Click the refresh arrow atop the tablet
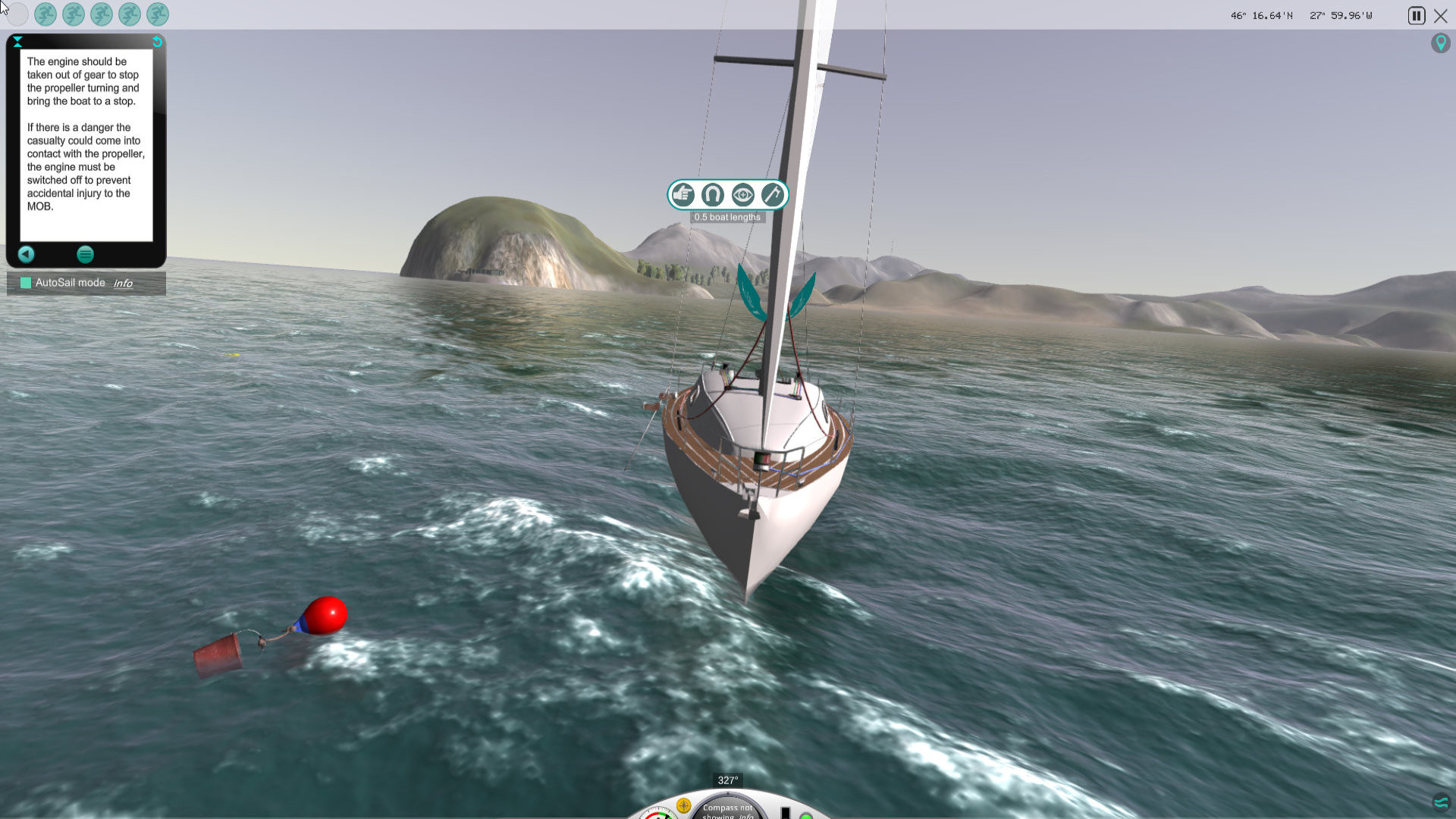The width and height of the screenshot is (1456, 819). [x=156, y=42]
